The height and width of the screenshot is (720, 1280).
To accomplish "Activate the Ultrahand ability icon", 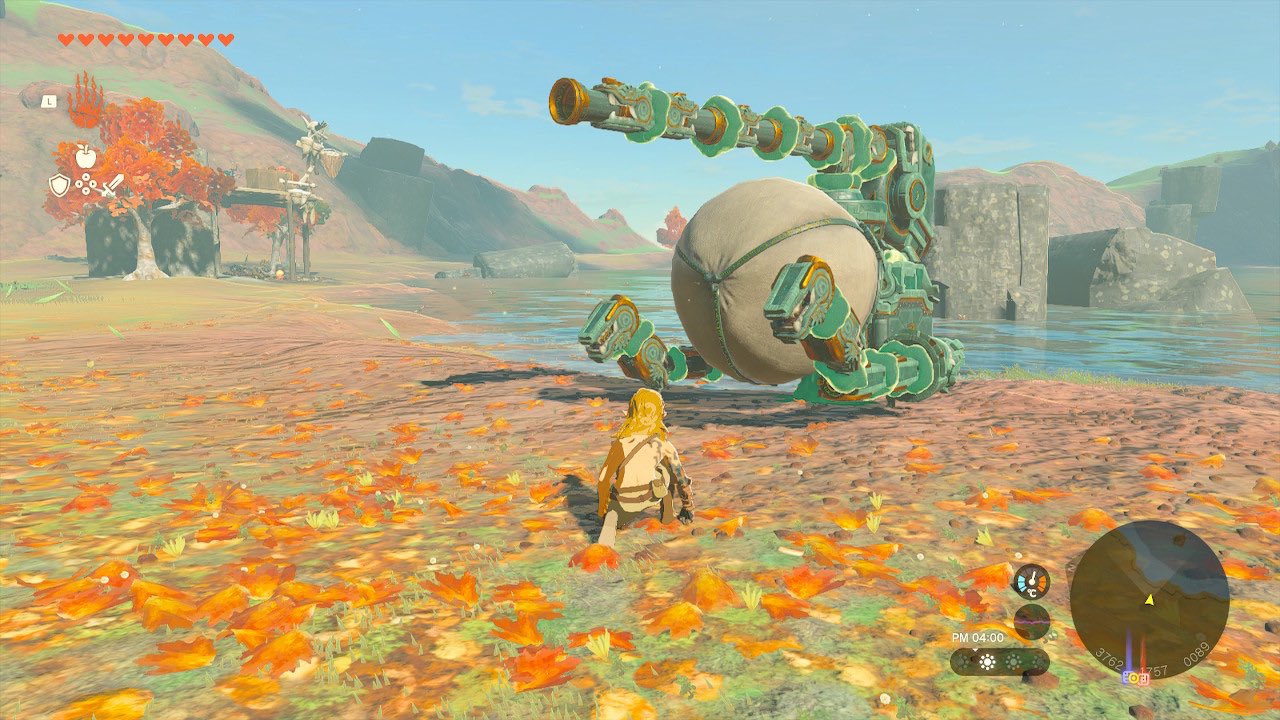I will pos(86,100).
